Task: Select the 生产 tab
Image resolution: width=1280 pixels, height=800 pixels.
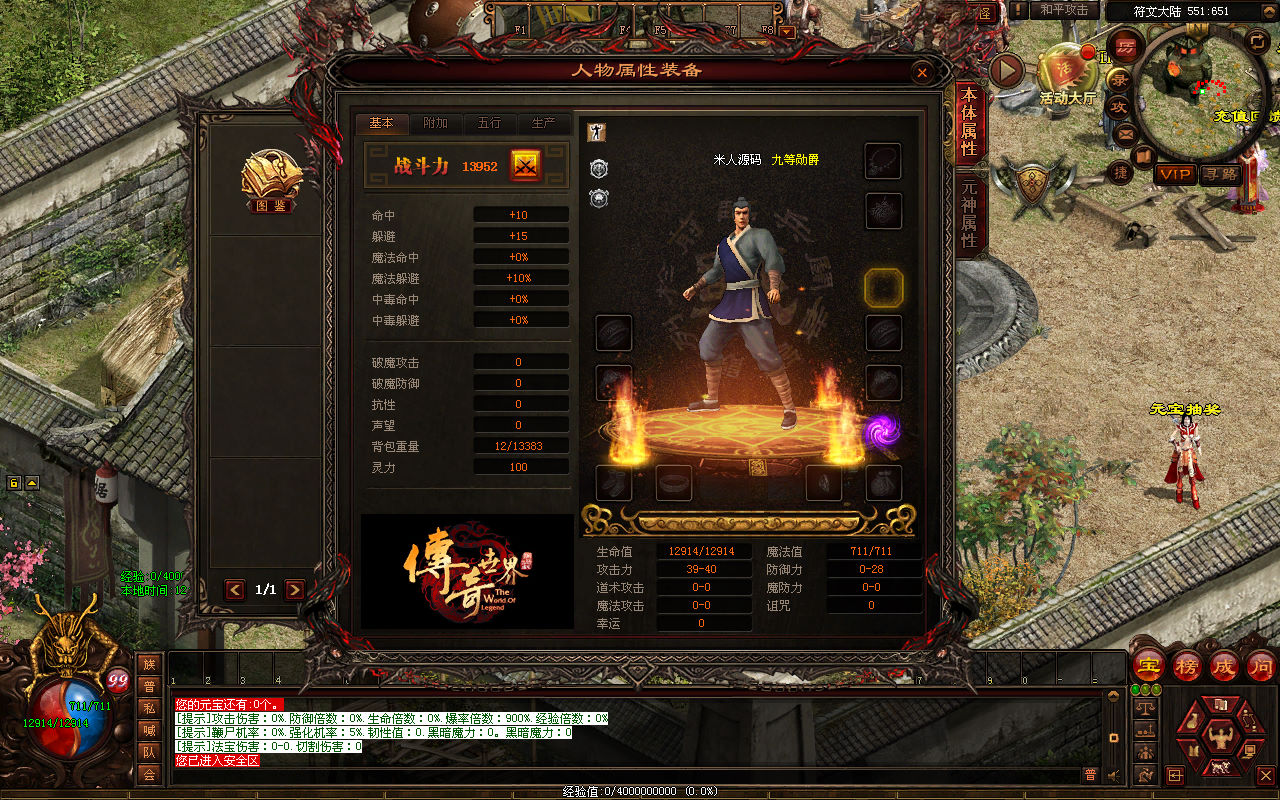Action: [x=543, y=123]
